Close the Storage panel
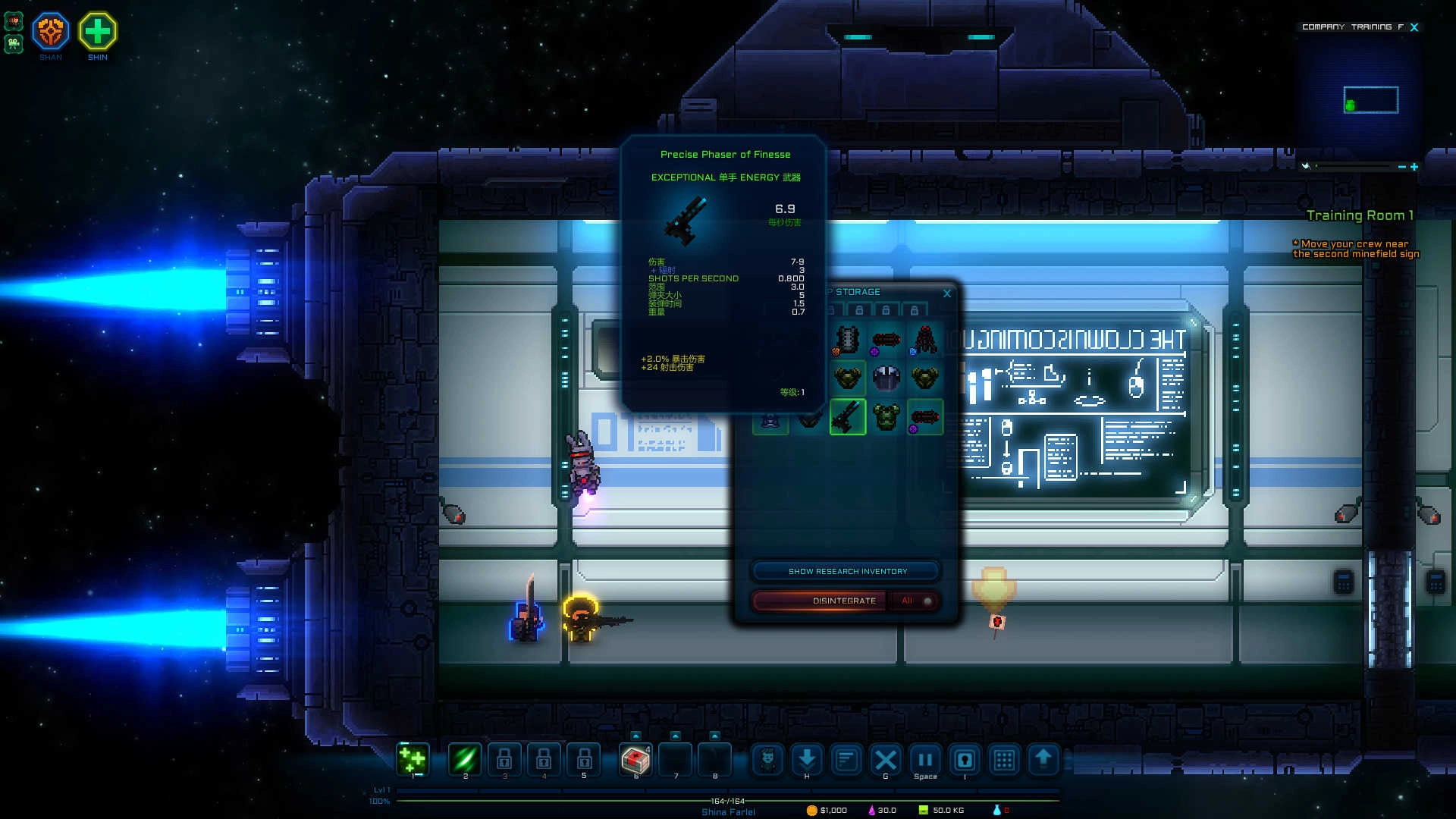The width and height of the screenshot is (1456, 819). pyautogui.click(x=947, y=293)
